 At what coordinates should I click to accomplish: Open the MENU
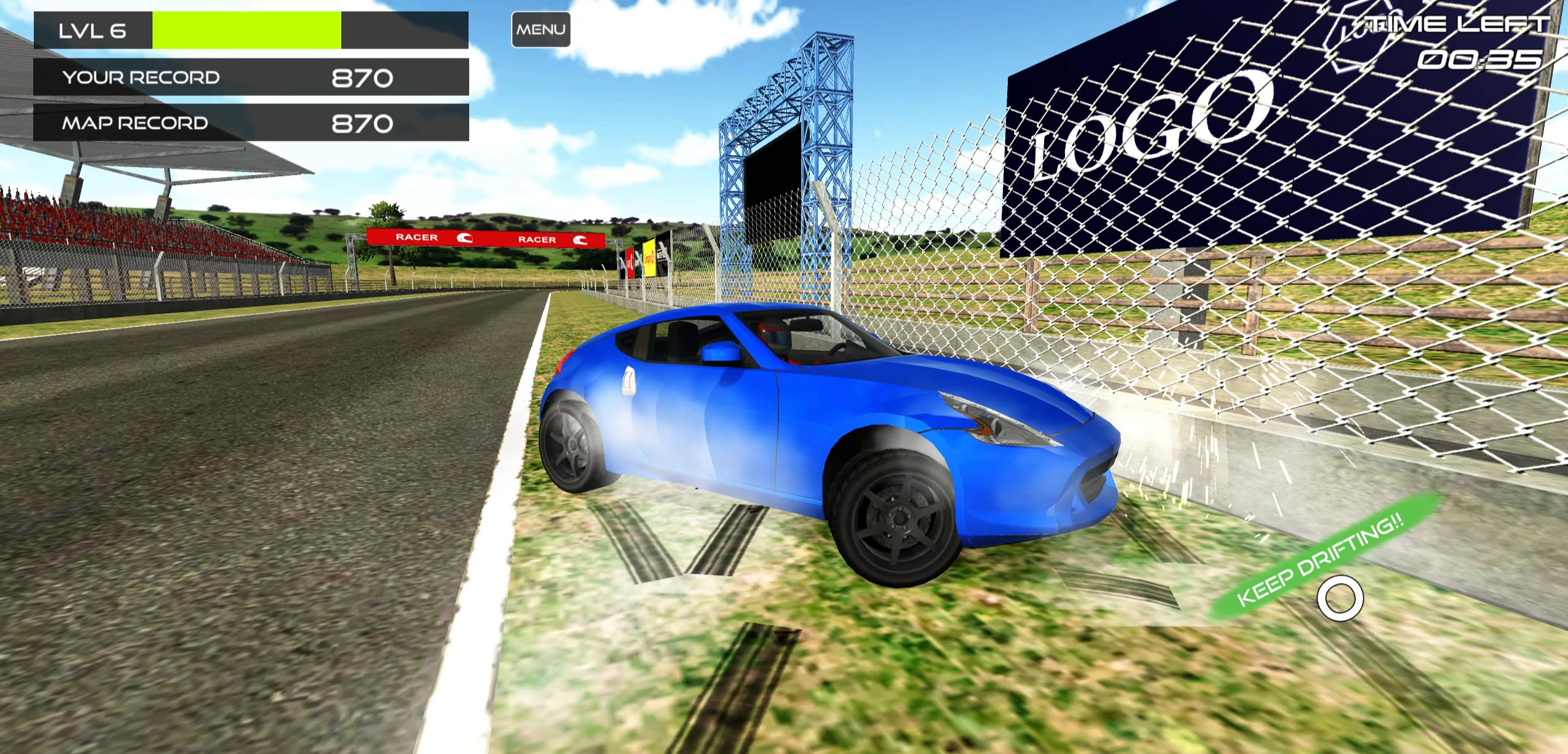541,28
